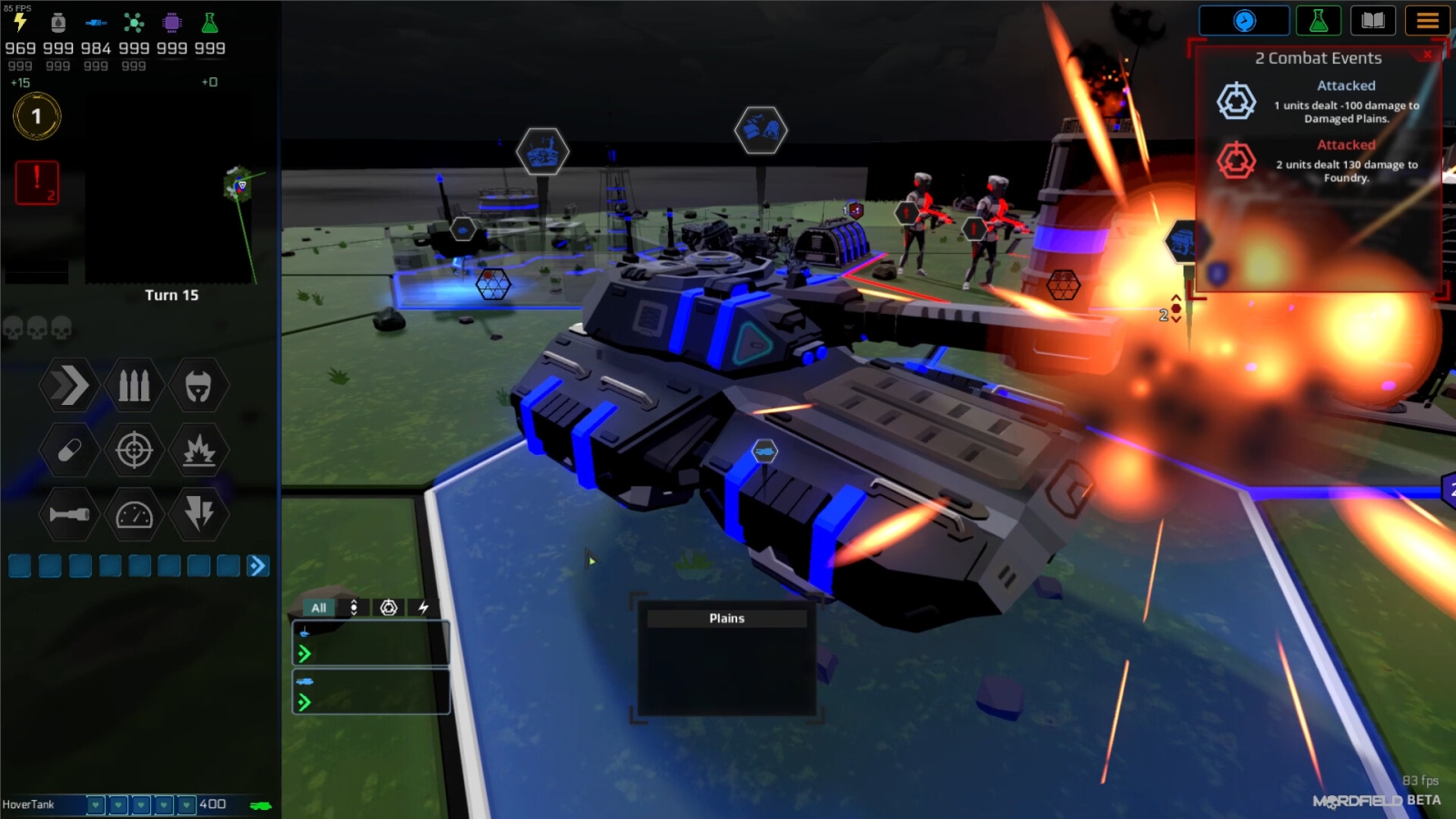Select the All filter tab above unit list
1456x819 pixels.
click(x=318, y=607)
